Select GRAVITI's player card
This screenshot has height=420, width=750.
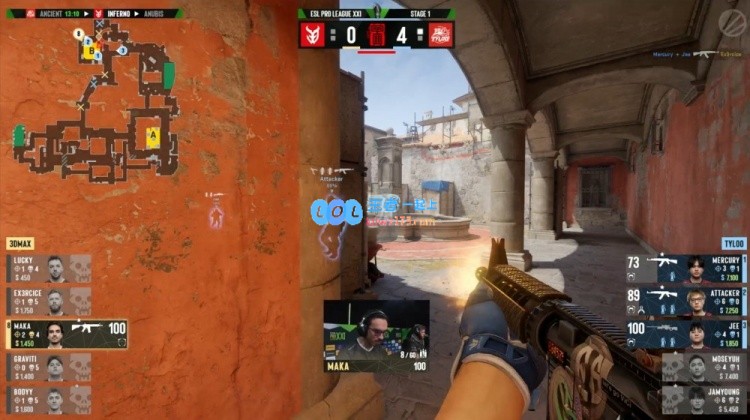pos(50,367)
